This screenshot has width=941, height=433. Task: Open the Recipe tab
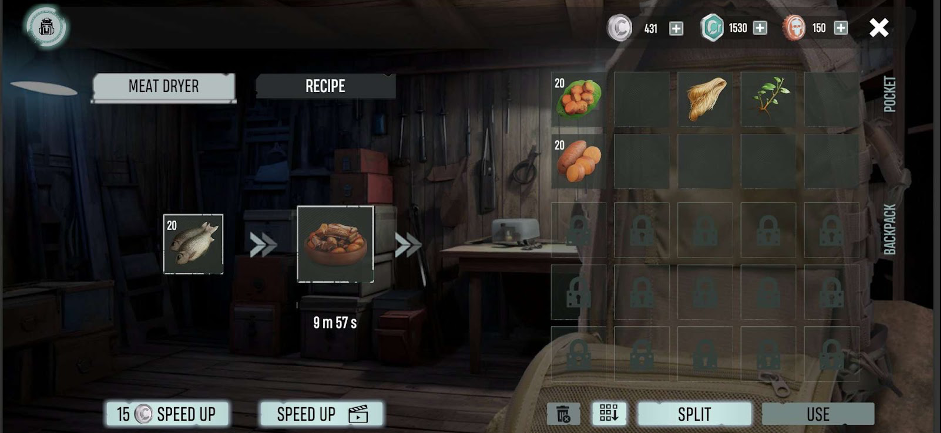point(325,87)
